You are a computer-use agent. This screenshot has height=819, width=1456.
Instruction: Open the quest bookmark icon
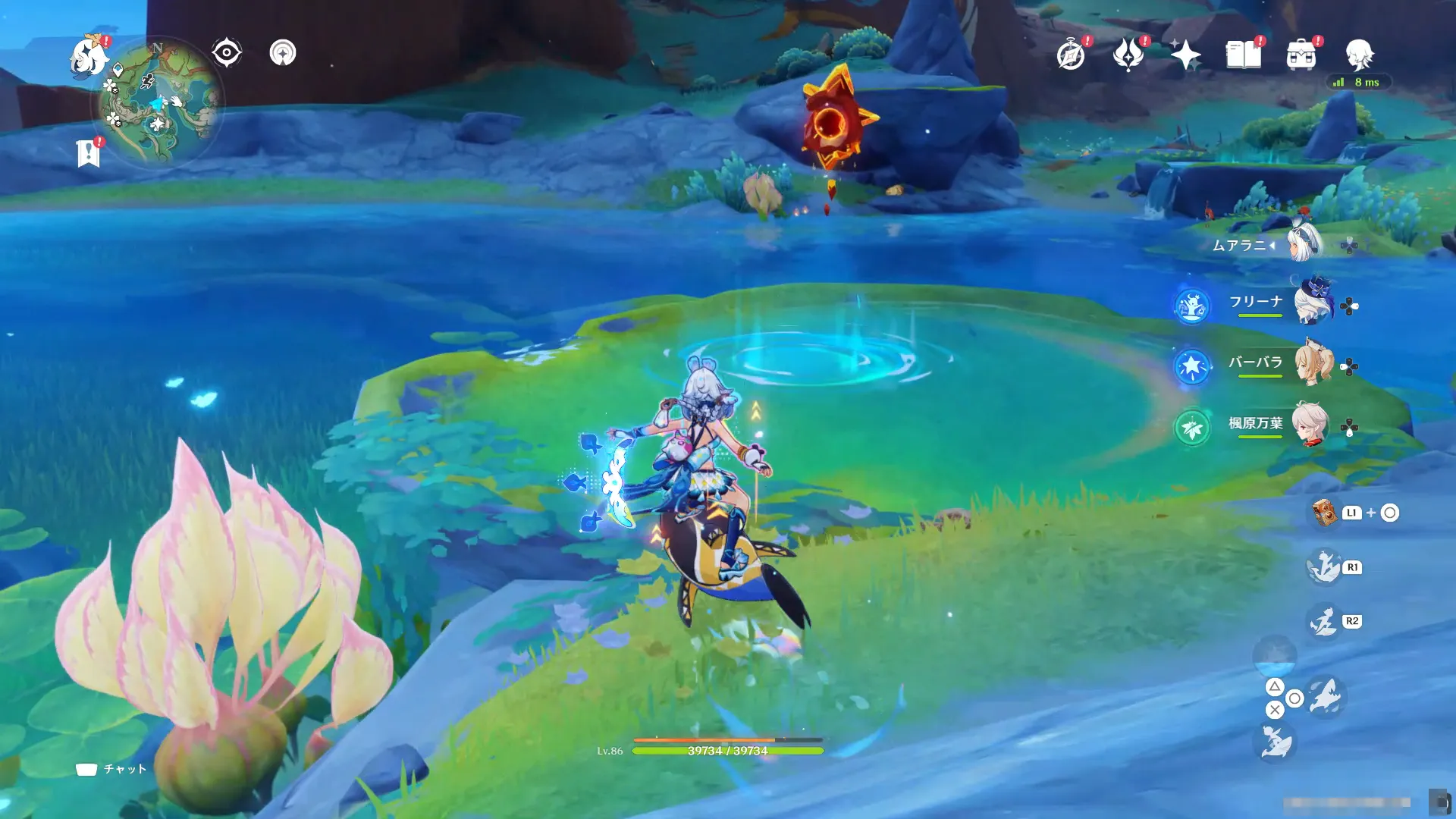coord(89,153)
